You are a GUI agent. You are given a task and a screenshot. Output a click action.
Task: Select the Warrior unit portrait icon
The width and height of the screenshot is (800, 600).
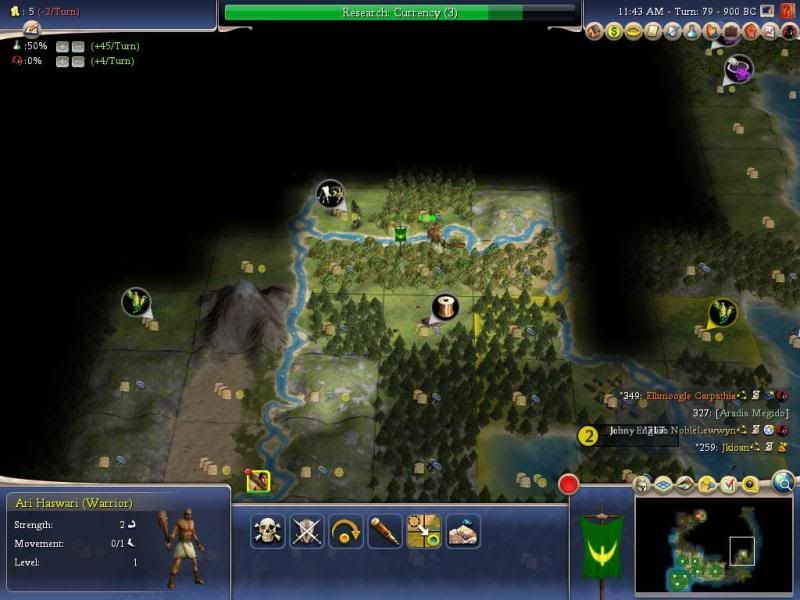[258, 482]
